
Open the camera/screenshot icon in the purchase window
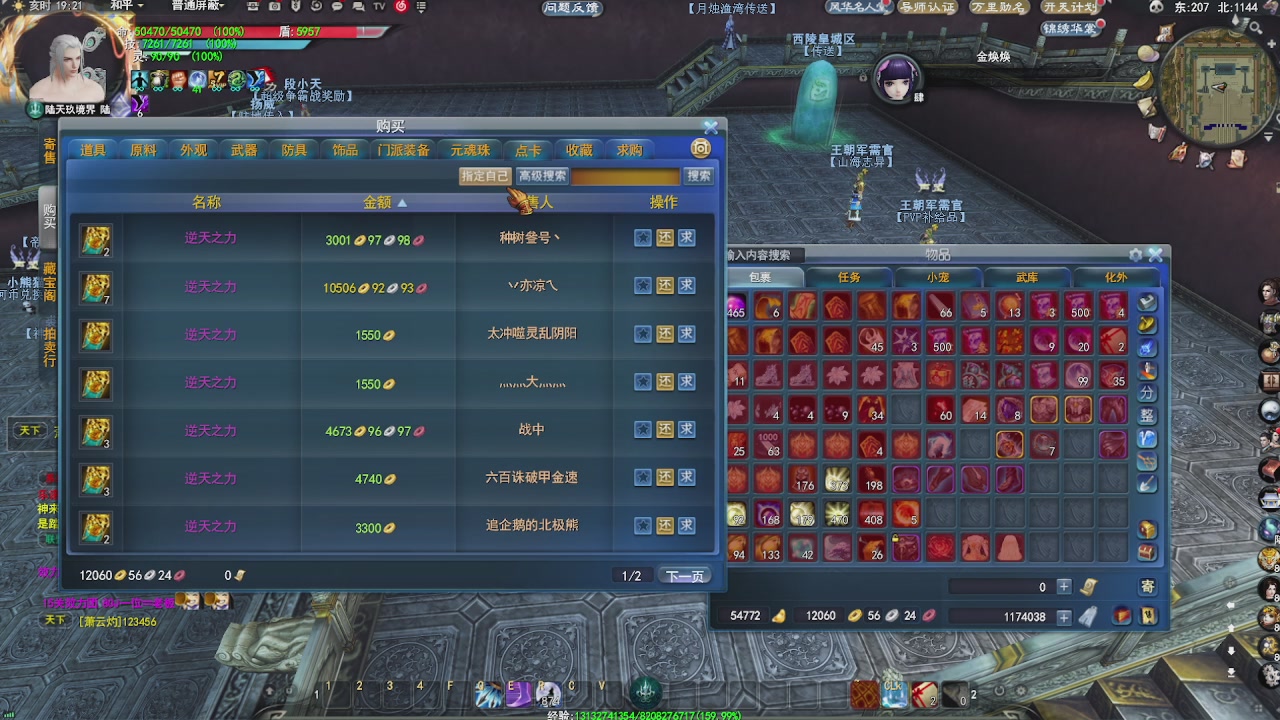click(x=699, y=147)
